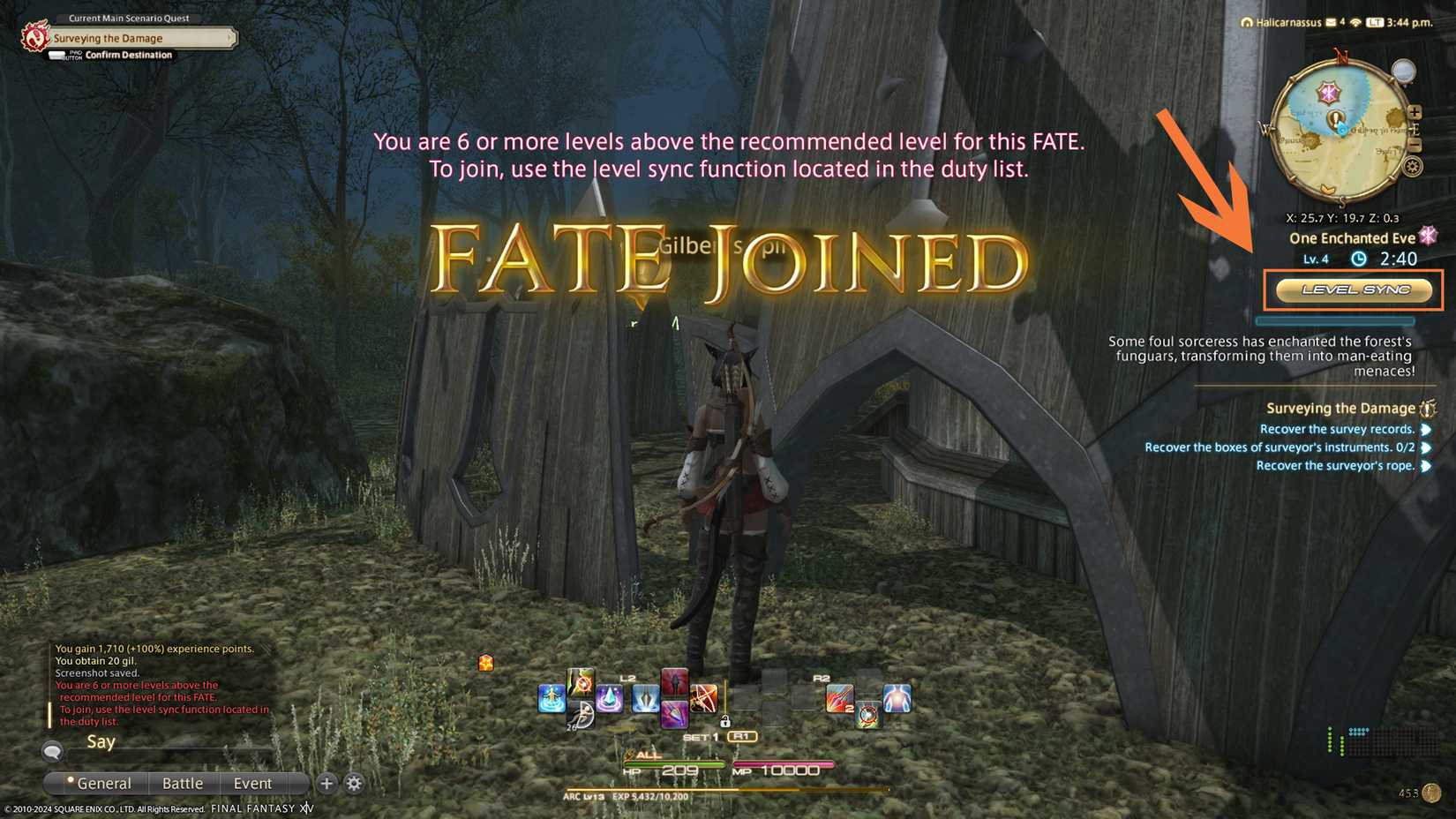Toggle the speech bubble beside the Say field
The height and width of the screenshot is (819, 1456).
pos(53,752)
